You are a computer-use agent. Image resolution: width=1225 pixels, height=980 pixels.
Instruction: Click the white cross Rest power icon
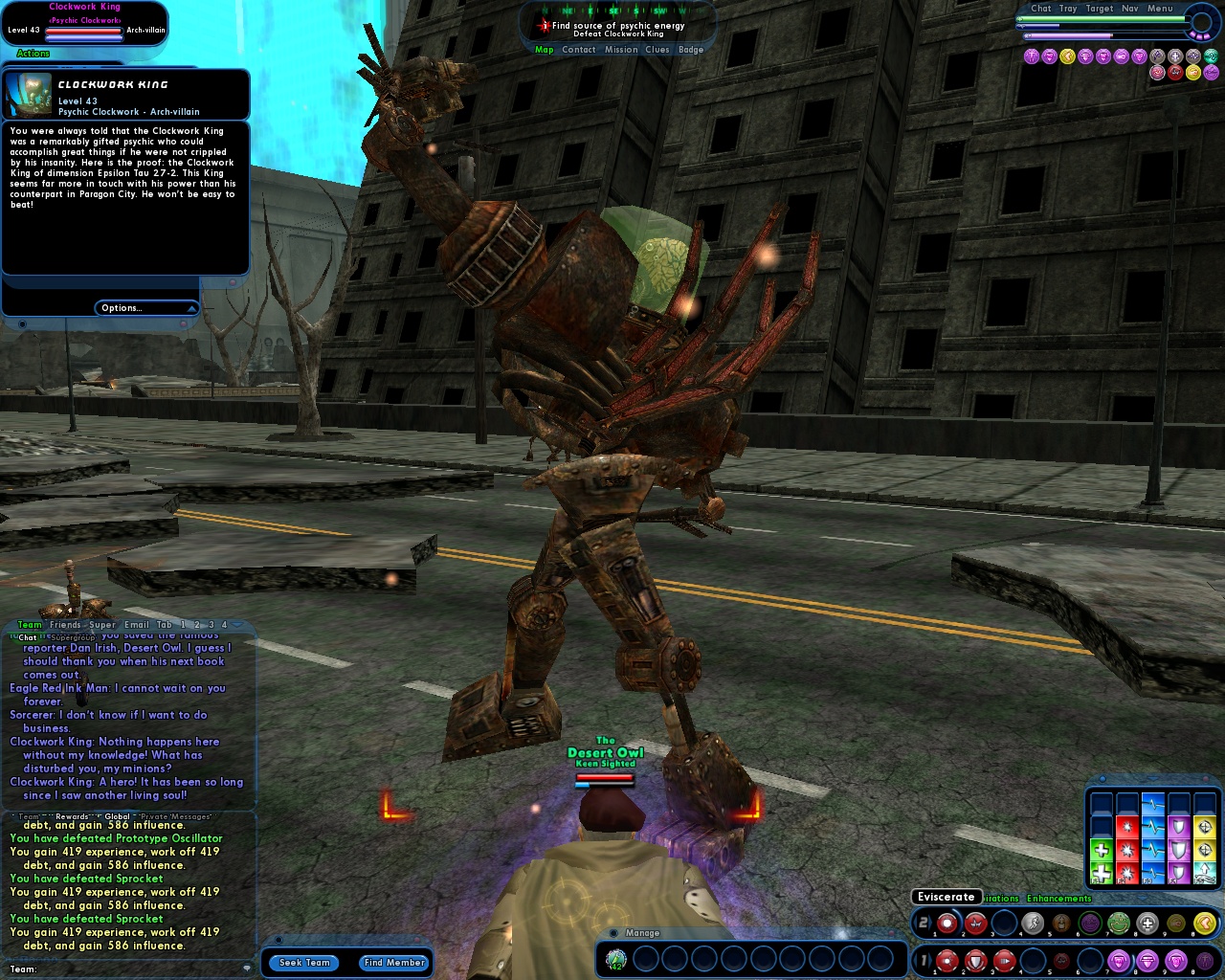pyautogui.click(x=1147, y=922)
